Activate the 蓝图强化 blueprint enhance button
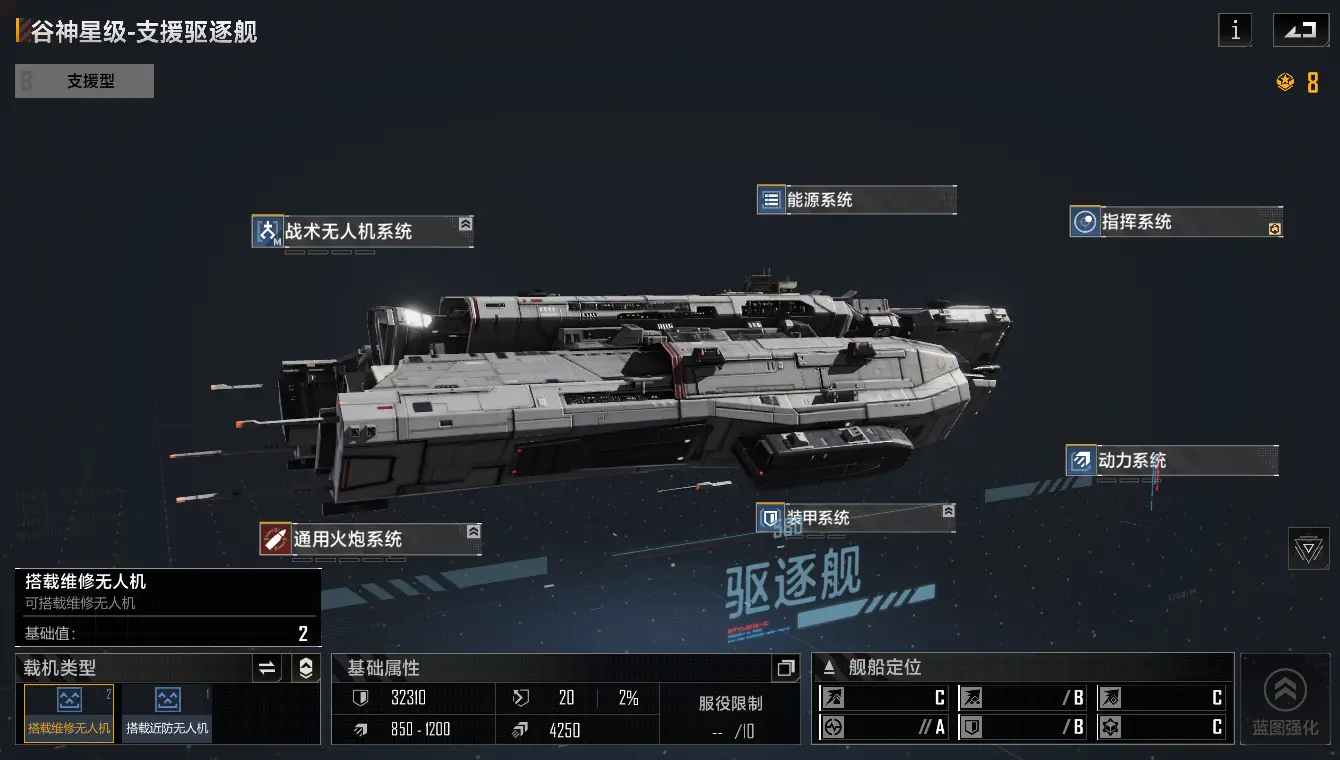The width and height of the screenshot is (1340, 760). click(1285, 700)
